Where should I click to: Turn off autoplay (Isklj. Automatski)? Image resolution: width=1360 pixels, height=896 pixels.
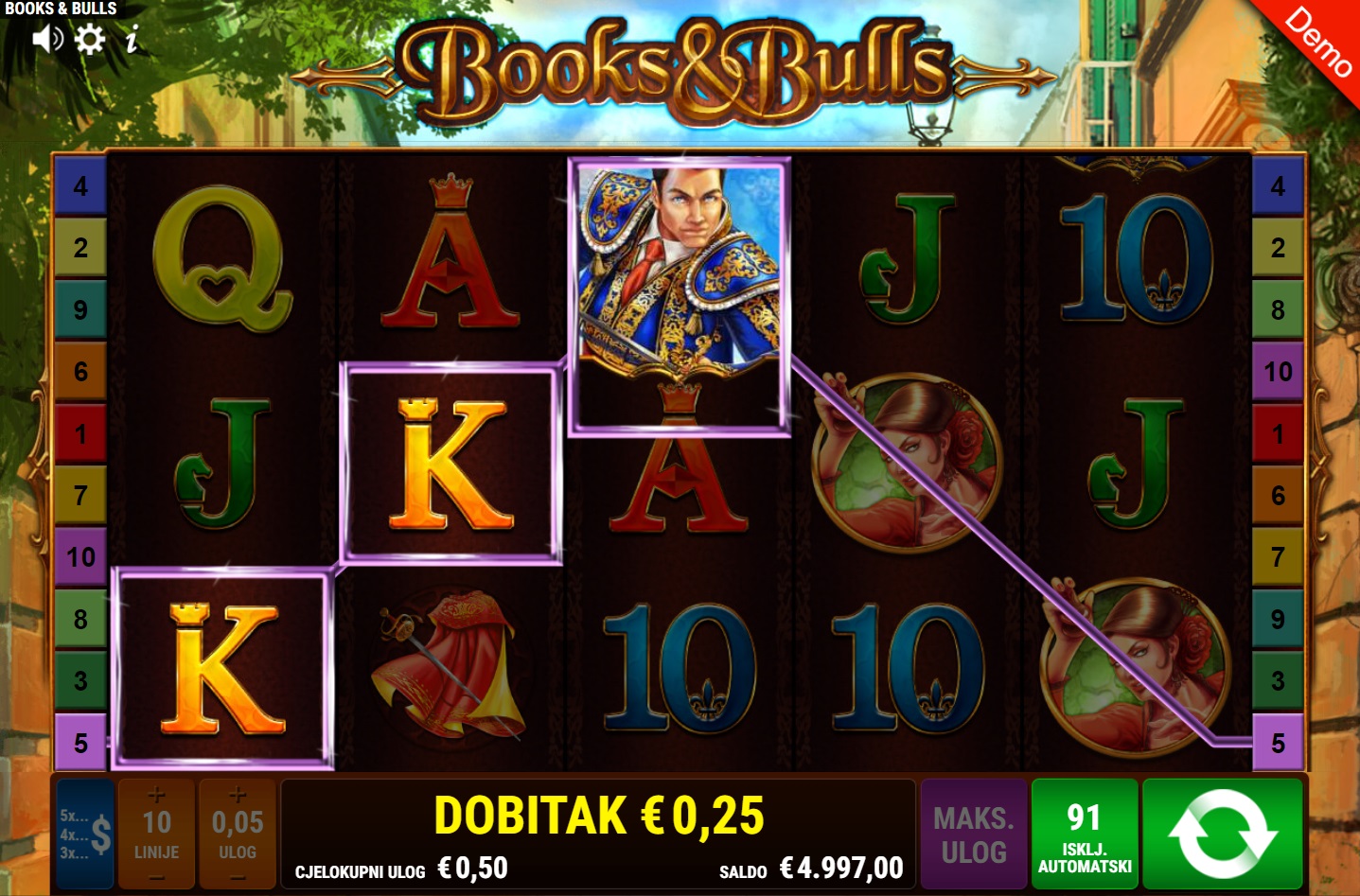(x=1085, y=834)
